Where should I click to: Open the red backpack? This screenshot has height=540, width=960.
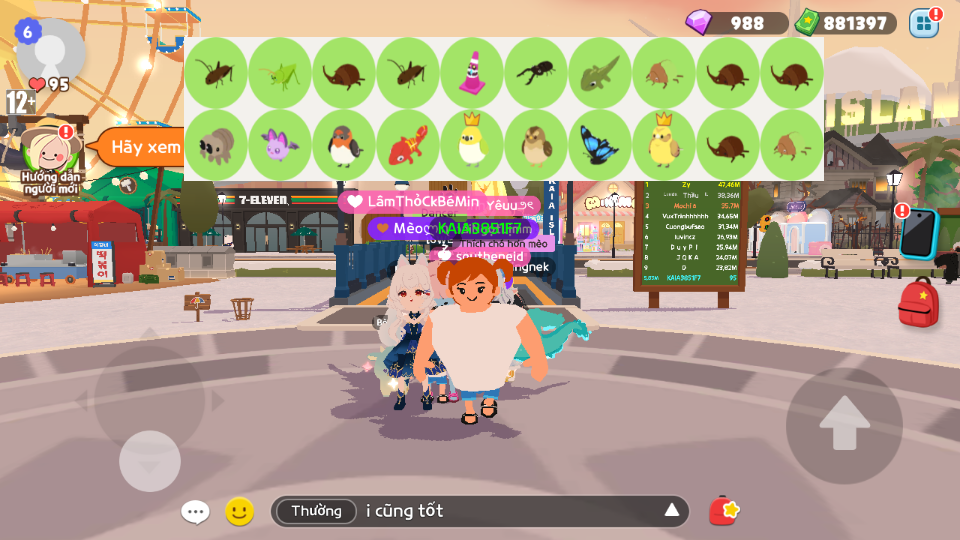pos(918,303)
